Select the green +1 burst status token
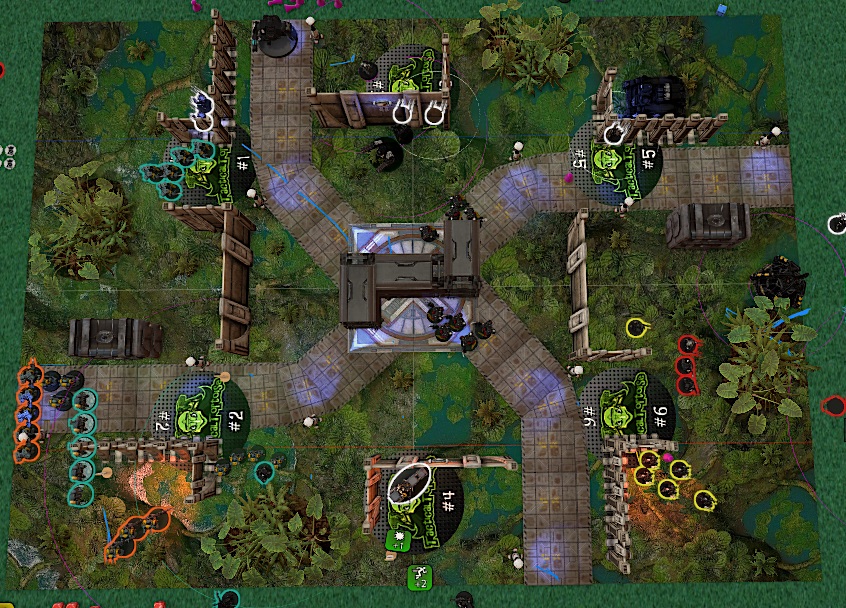The width and height of the screenshot is (846, 608). (x=399, y=540)
